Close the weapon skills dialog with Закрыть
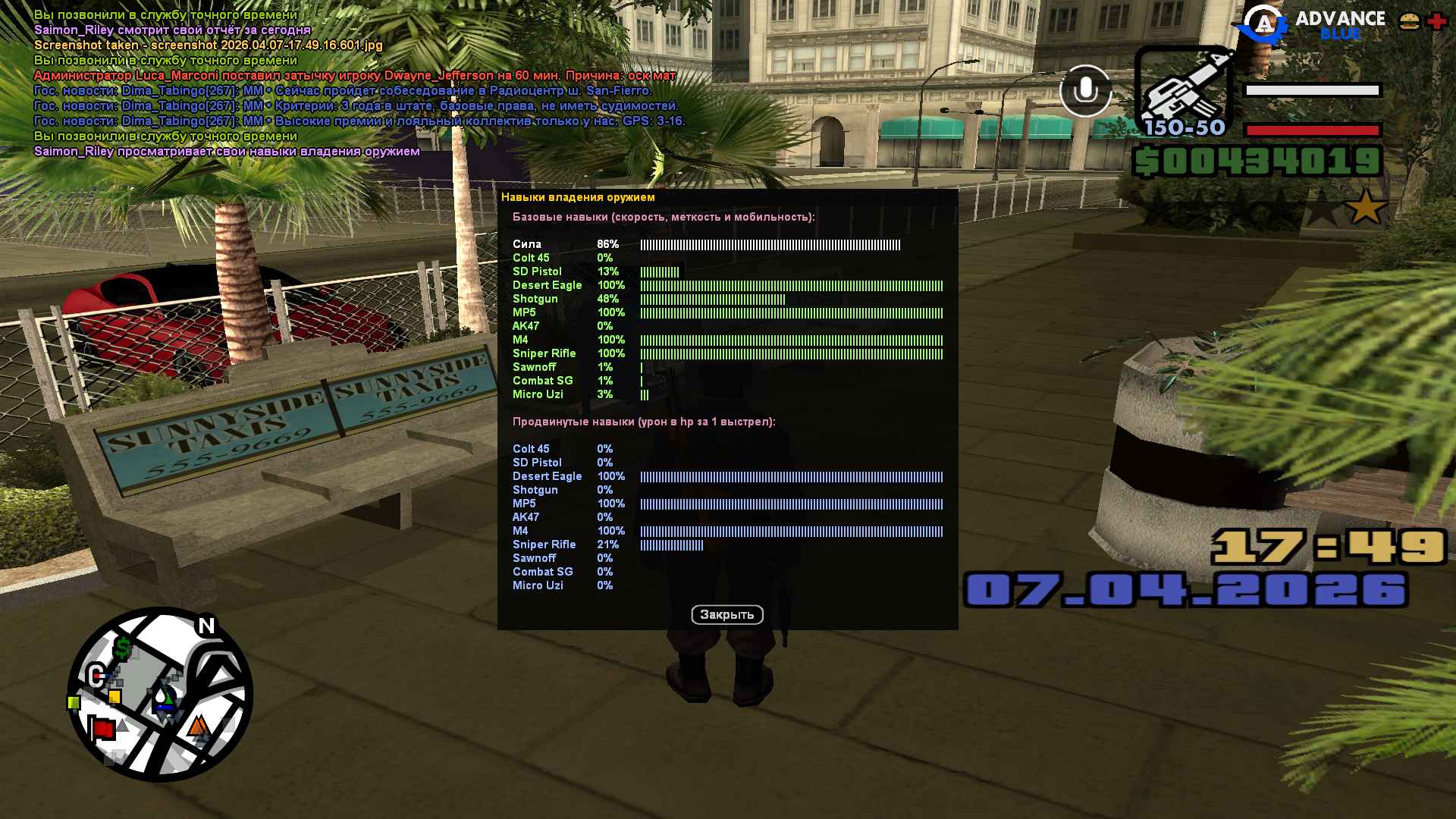This screenshot has width=1456, height=819. (726, 615)
